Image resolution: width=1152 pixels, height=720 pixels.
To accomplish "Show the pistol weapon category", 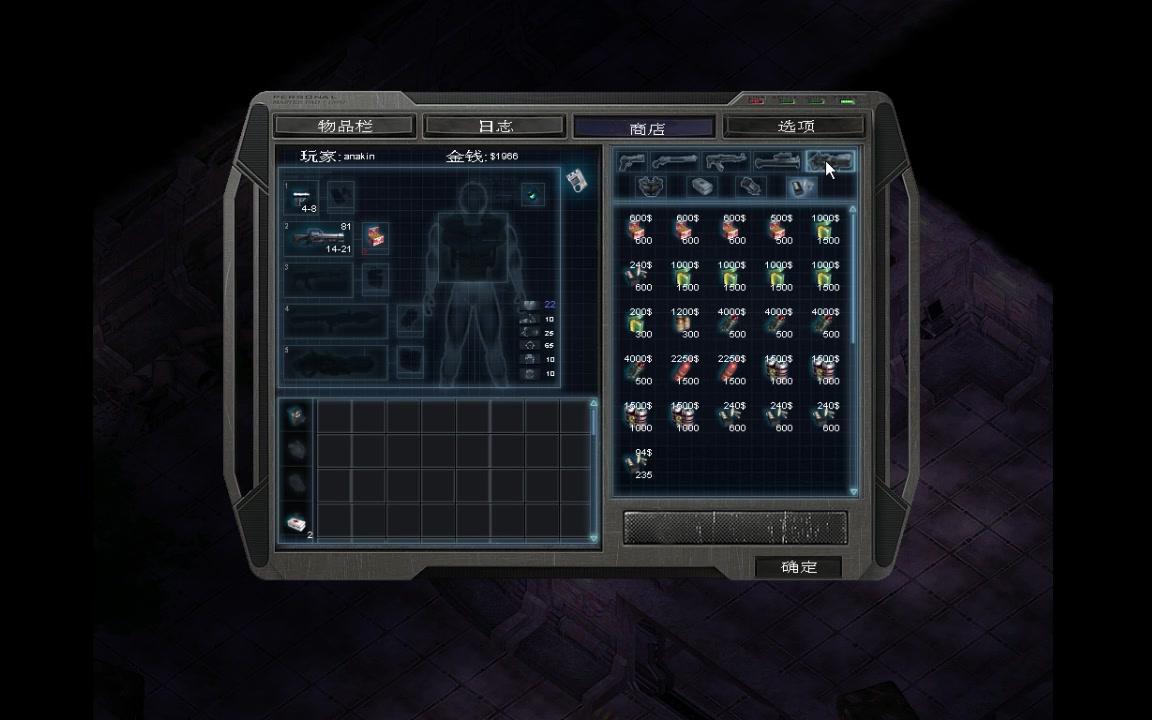I will point(631,161).
